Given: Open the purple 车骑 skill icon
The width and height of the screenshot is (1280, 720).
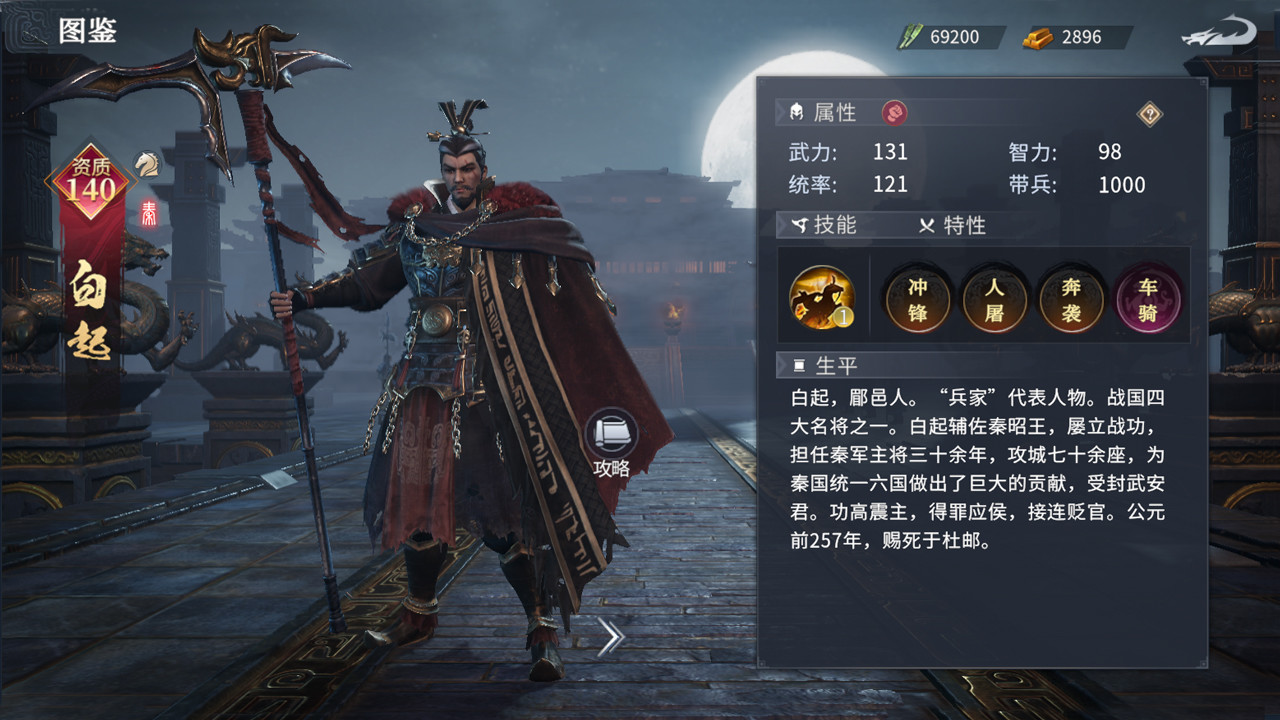Looking at the screenshot, I should [1148, 297].
